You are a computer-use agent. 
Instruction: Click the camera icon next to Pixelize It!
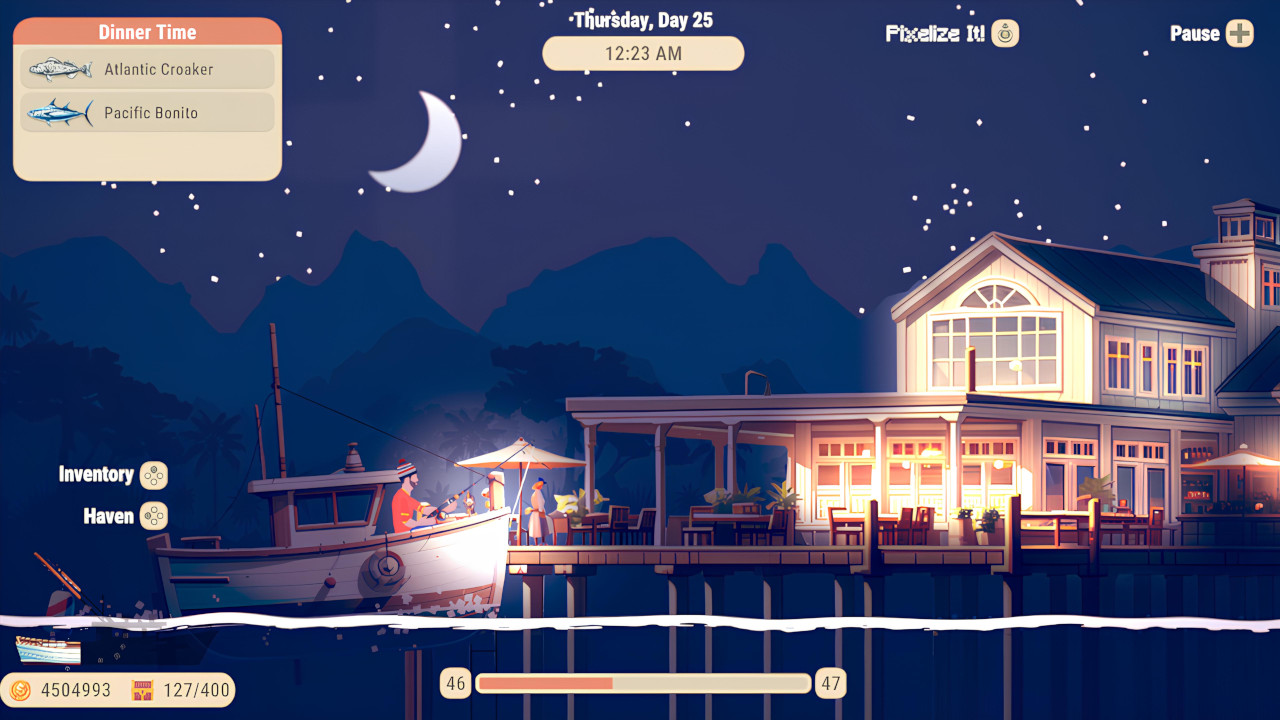1003,33
